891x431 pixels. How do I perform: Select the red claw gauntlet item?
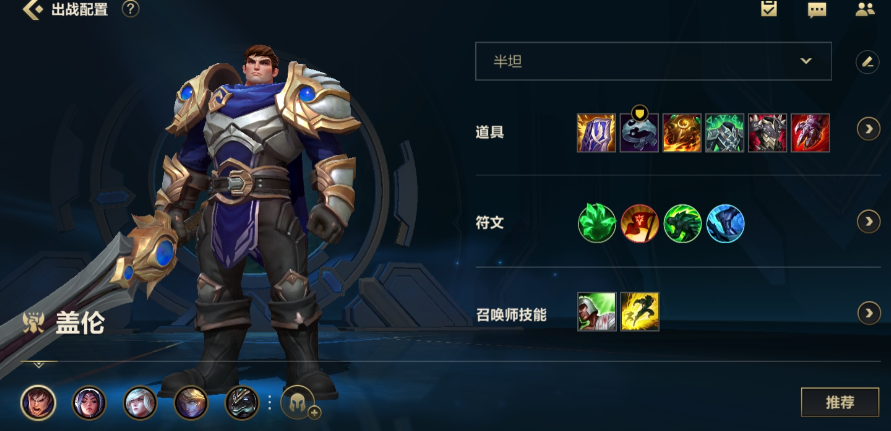pos(810,132)
